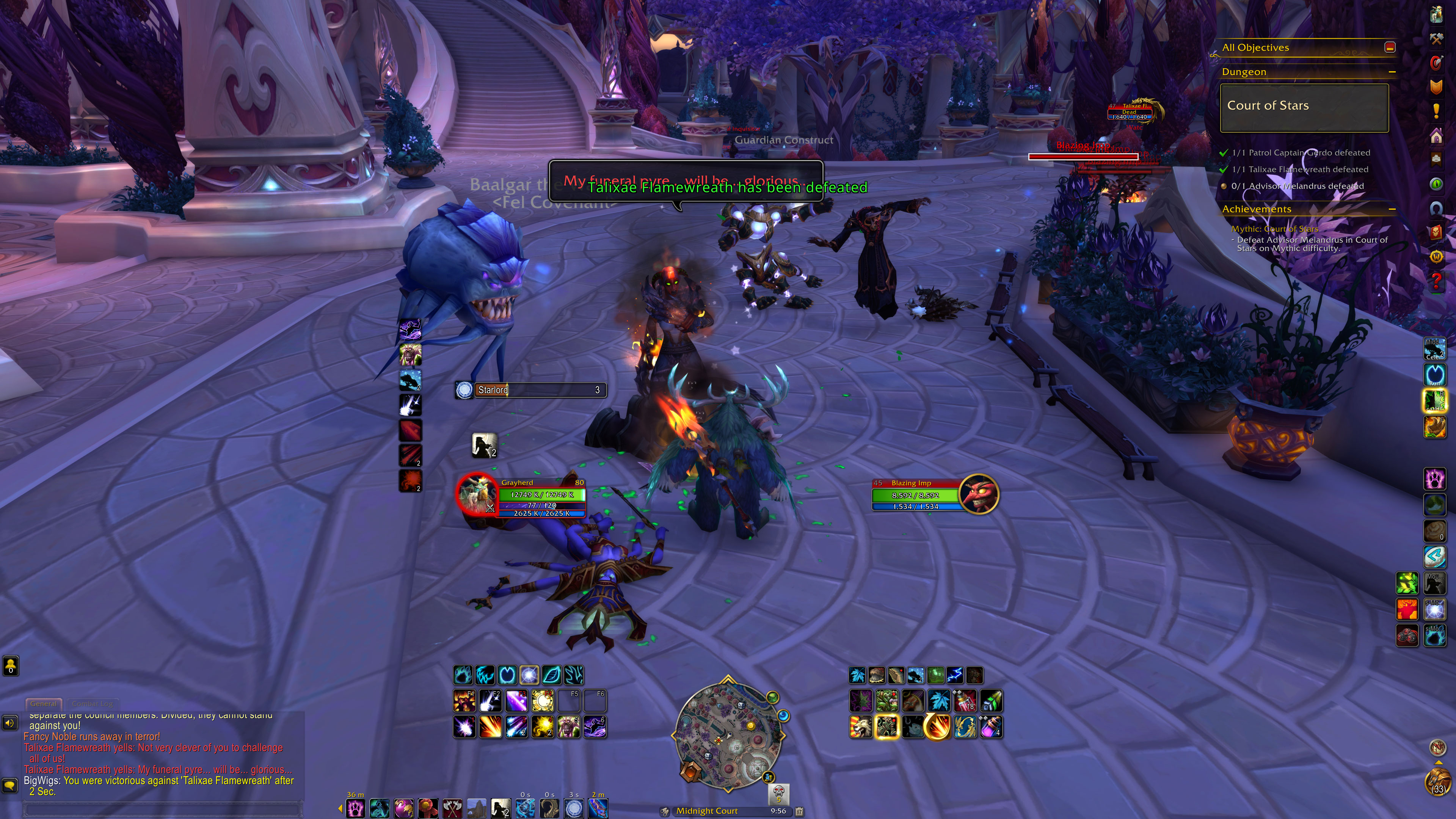Collapse the All Objectives tracker
This screenshot has width=1456, height=819.
pyautogui.click(x=1390, y=47)
